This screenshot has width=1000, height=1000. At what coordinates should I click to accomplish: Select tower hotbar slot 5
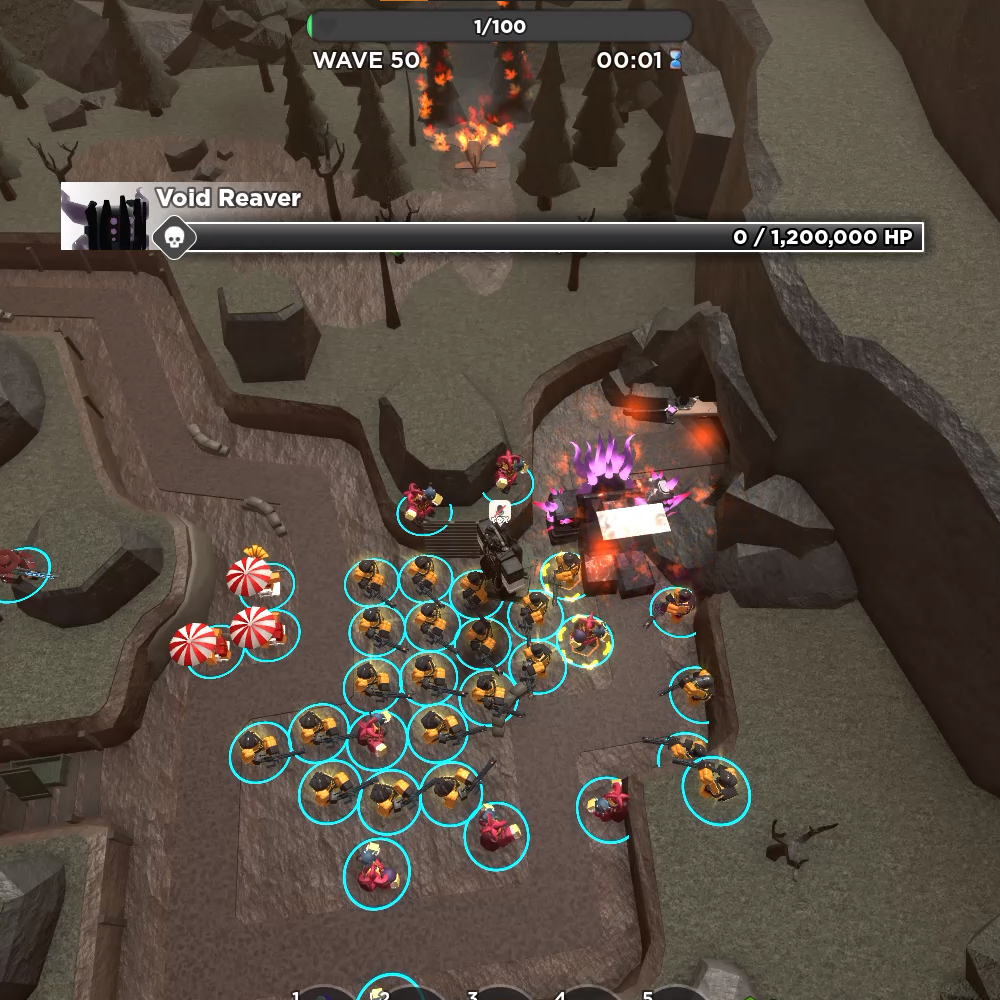coord(676,994)
